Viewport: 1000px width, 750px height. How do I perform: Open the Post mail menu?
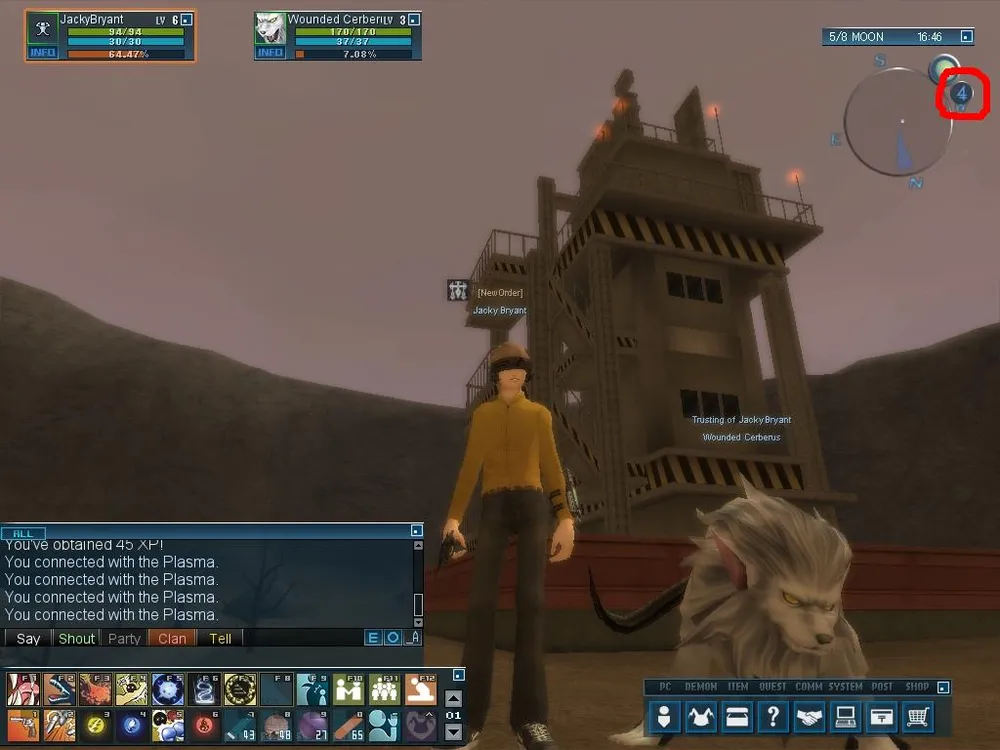pyautogui.click(x=881, y=716)
